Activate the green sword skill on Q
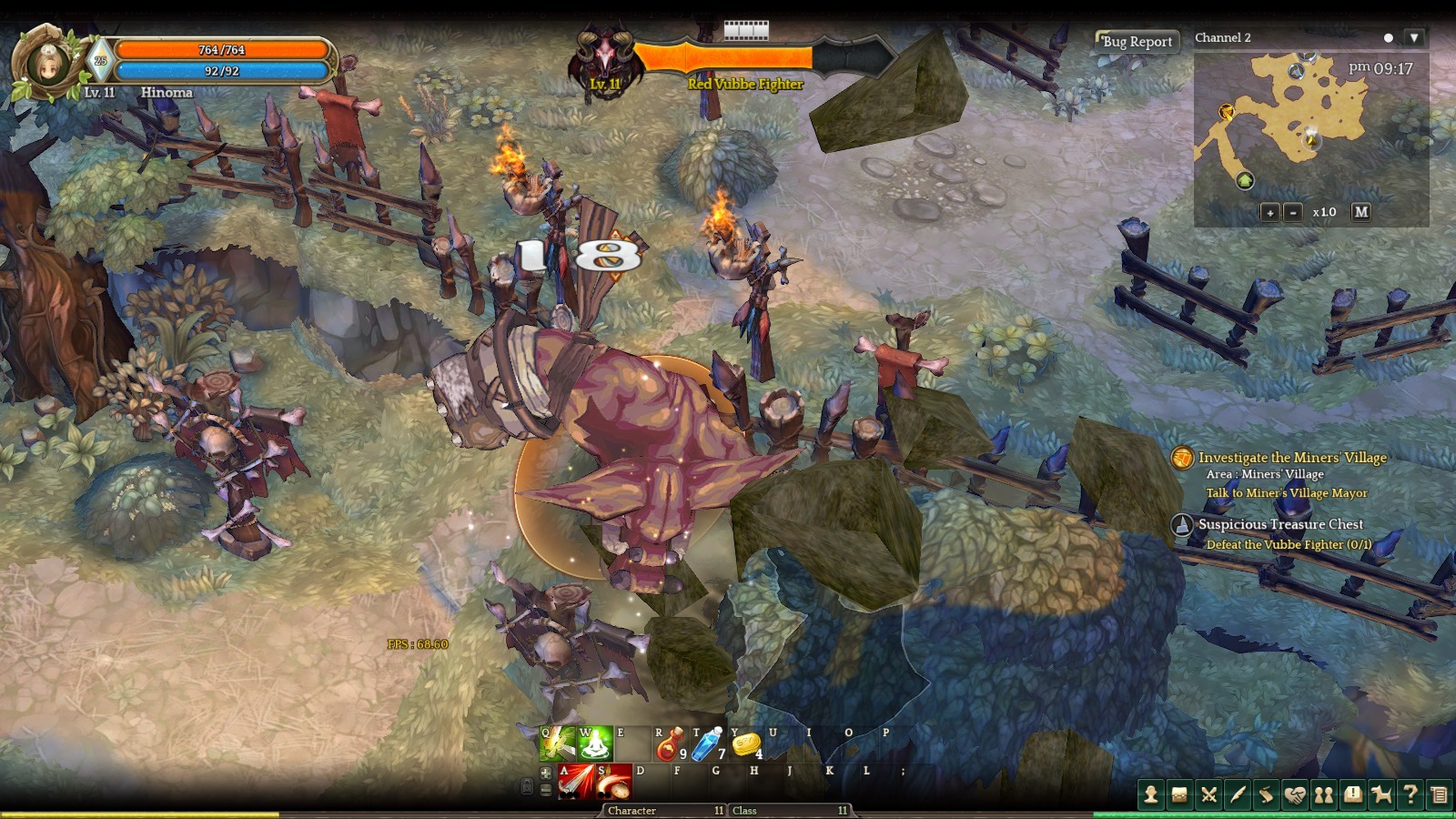This screenshot has height=819, width=1456. click(x=557, y=744)
